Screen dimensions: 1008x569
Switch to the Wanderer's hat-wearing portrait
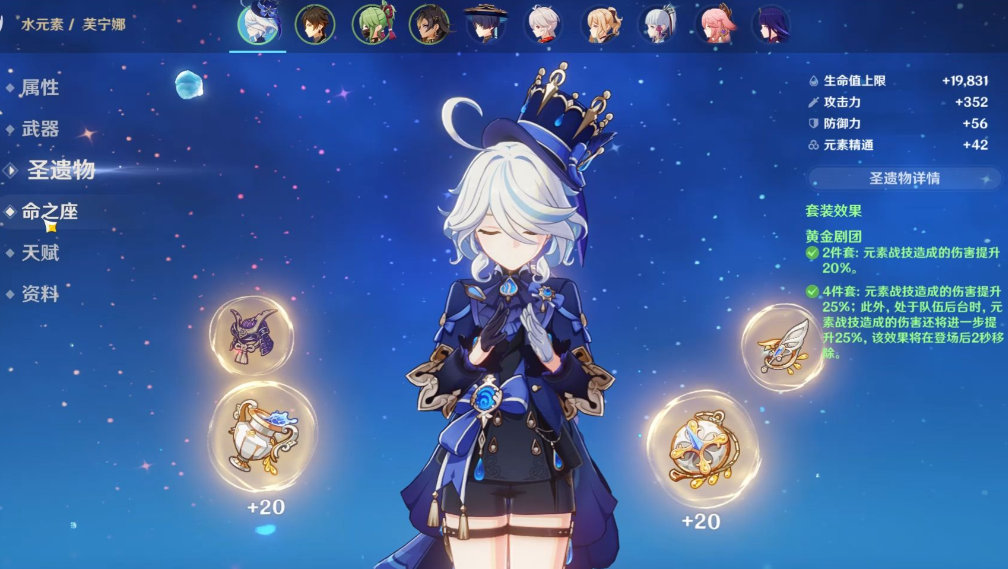(486, 25)
